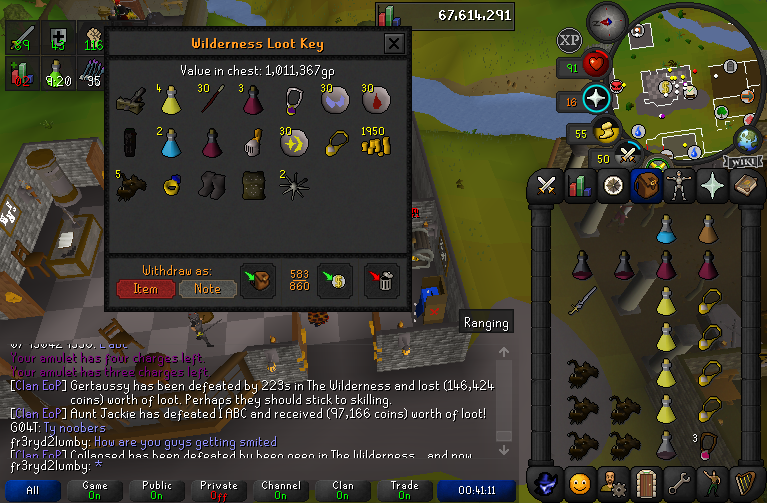Withdraw the 1950 coins stack from chest
This screenshot has width=767, height=503.
[376, 144]
